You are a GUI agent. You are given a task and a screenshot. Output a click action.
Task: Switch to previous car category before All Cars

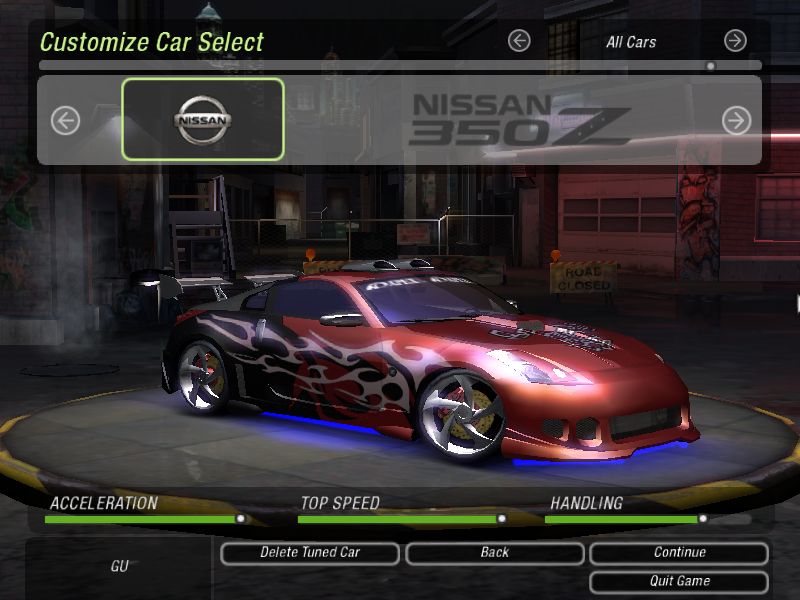(518, 41)
